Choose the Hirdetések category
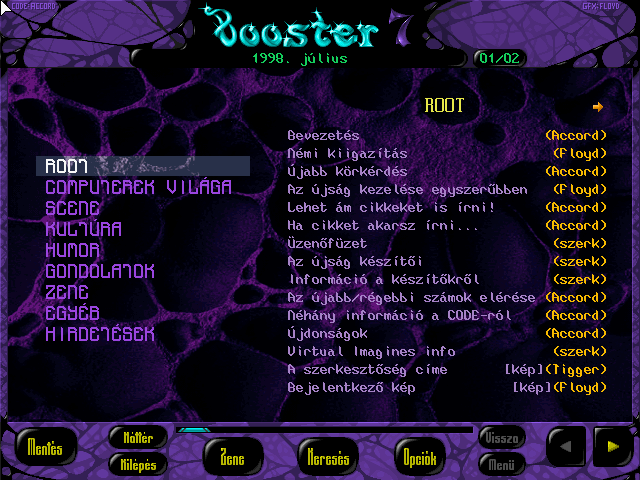 coord(99,334)
